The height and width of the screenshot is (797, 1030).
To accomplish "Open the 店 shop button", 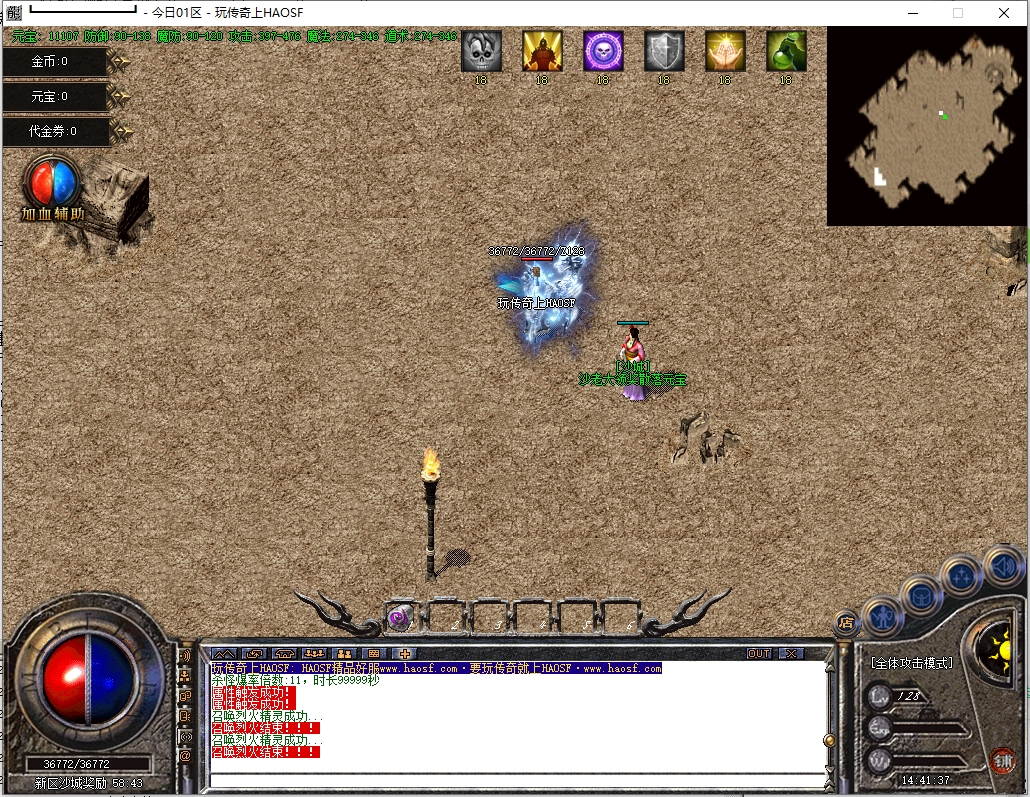I will click(x=846, y=622).
